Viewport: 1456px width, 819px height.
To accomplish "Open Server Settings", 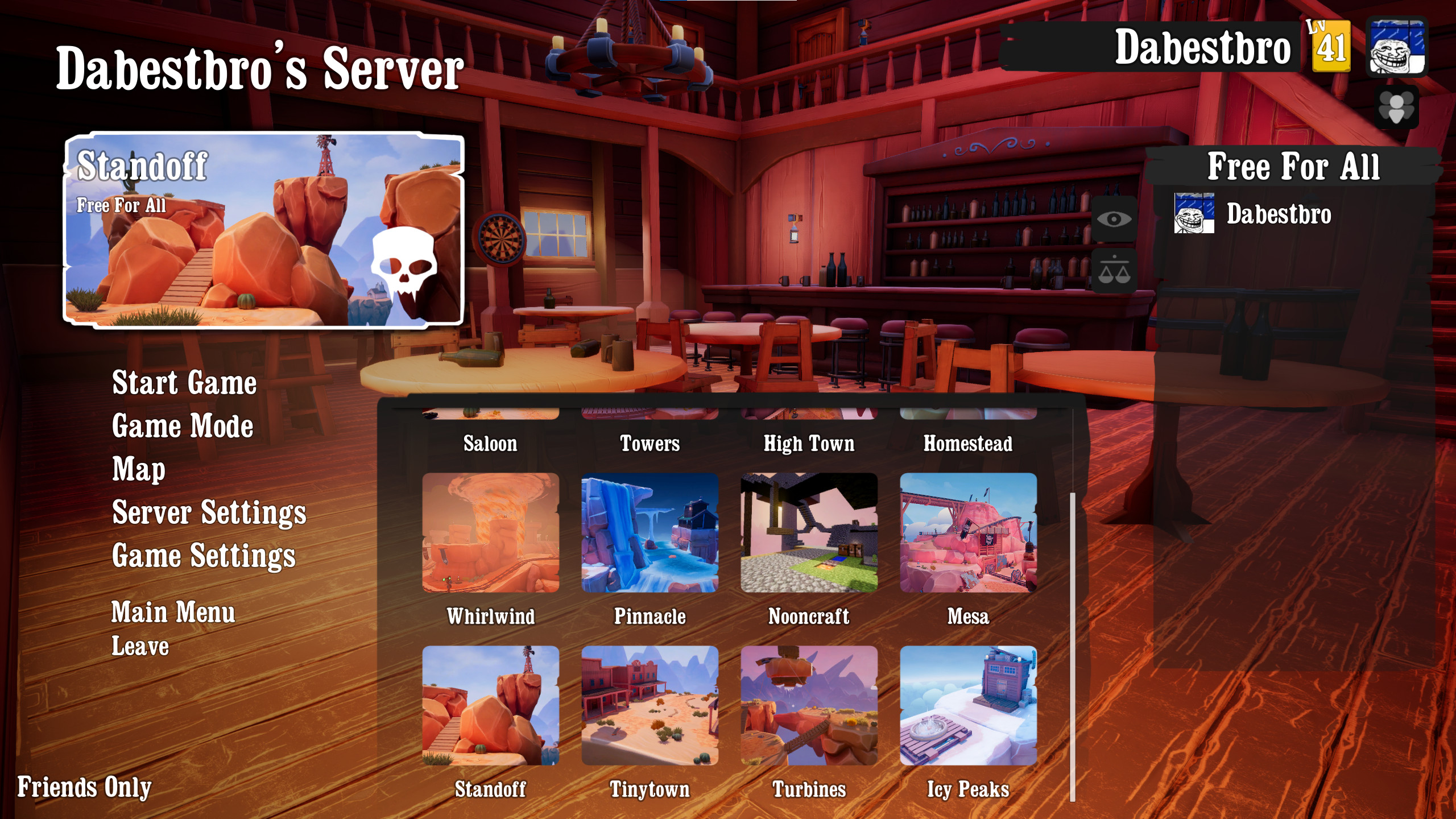I will click(210, 513).
